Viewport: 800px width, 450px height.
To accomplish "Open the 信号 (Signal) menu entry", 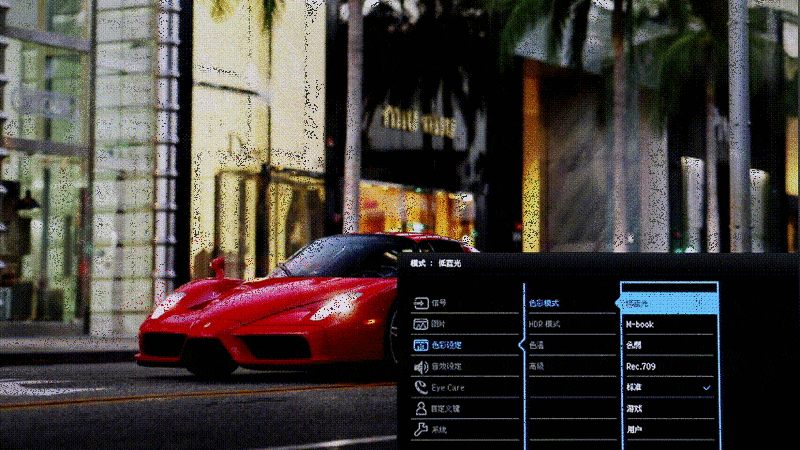I will (x=439, y=303).
